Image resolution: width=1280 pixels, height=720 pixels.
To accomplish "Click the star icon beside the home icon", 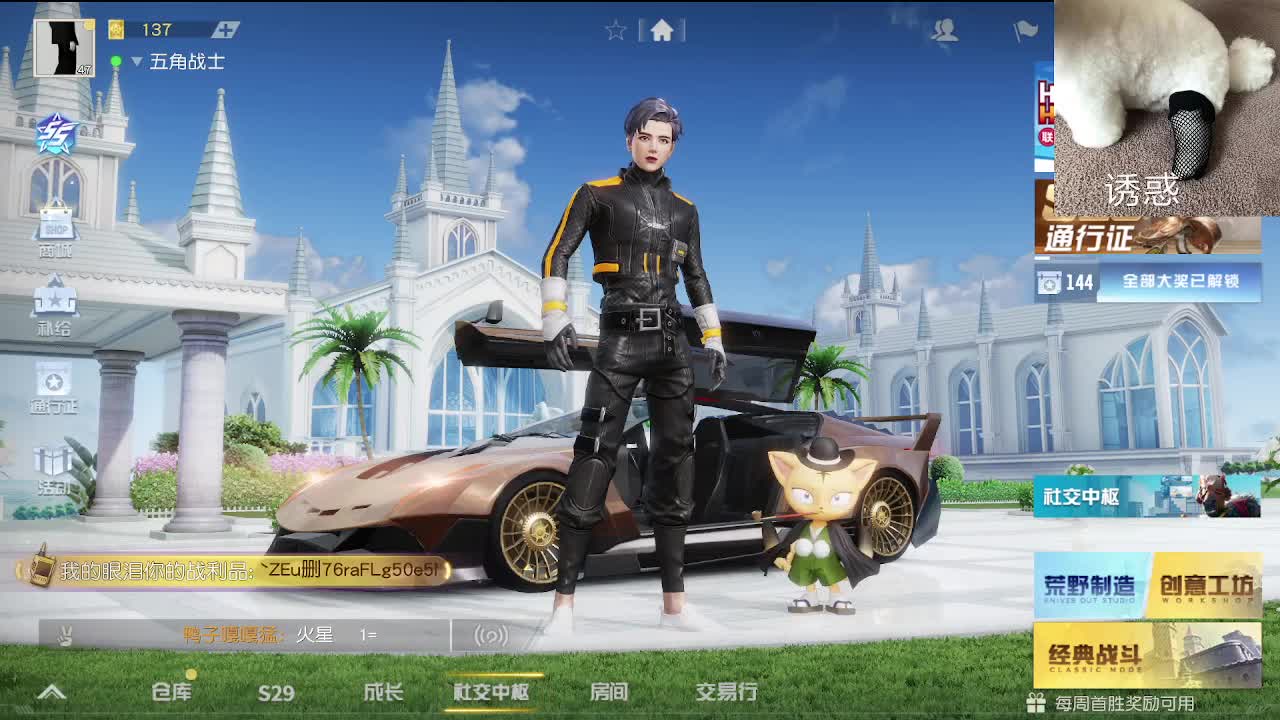I will pos(615,29).
